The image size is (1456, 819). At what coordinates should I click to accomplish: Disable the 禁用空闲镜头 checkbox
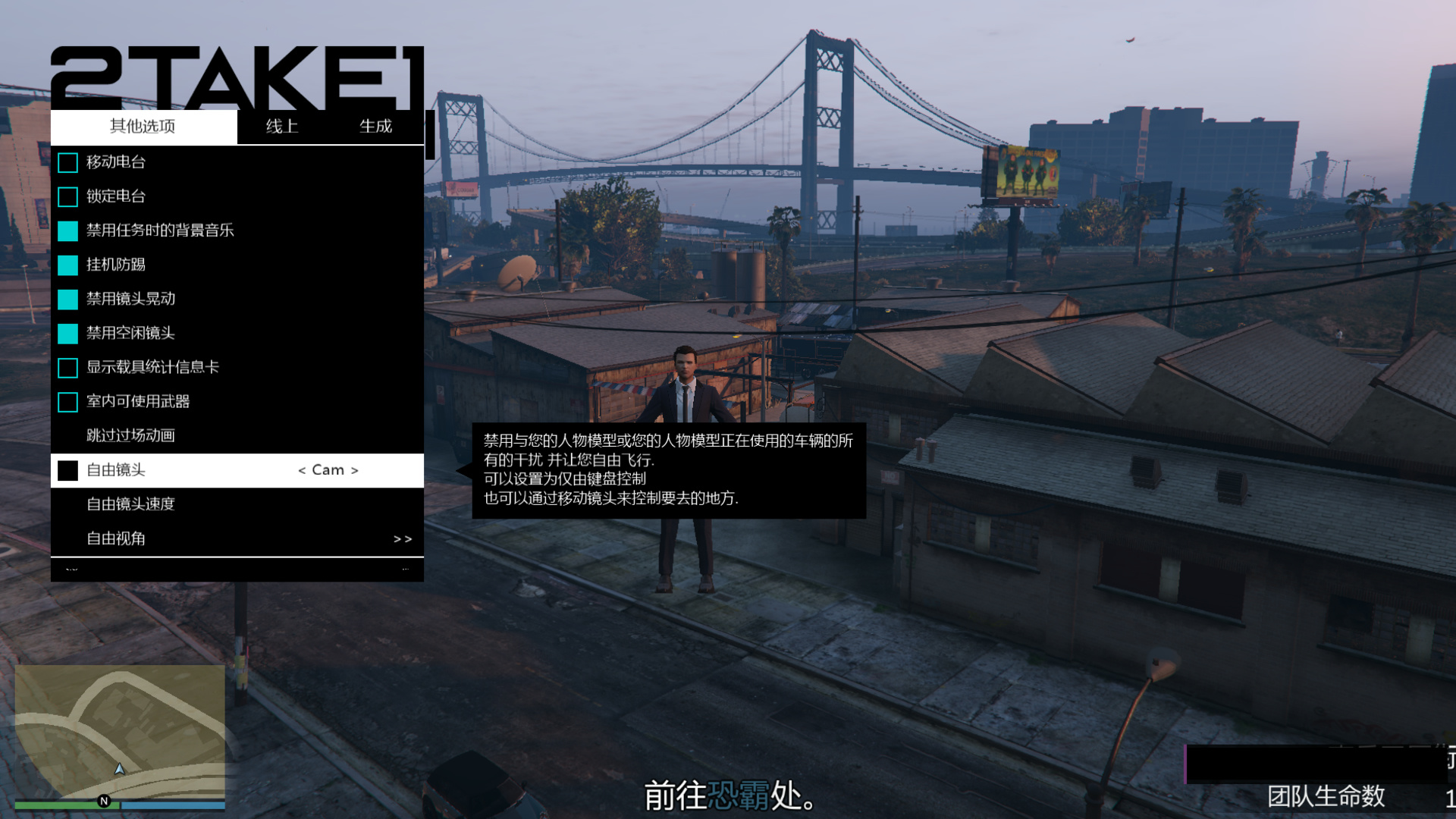(68, 333)
